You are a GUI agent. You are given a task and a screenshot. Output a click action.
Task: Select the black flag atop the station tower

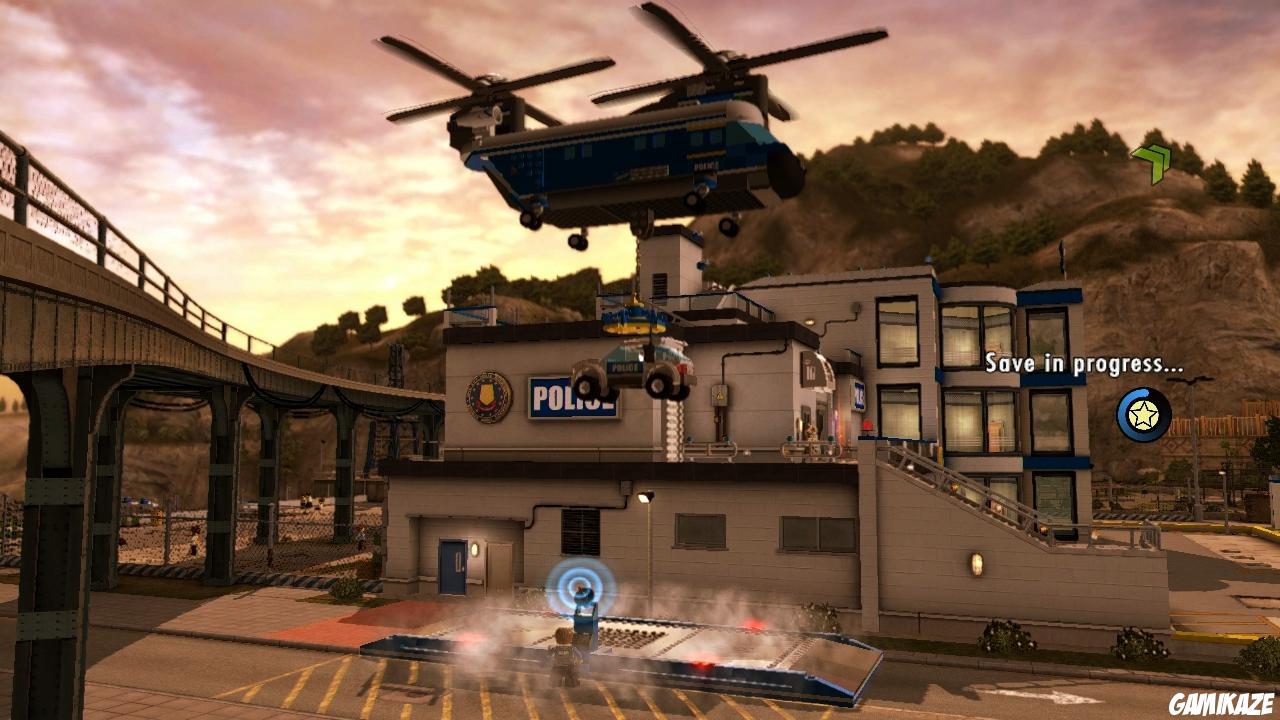(x=1062, y=256)
